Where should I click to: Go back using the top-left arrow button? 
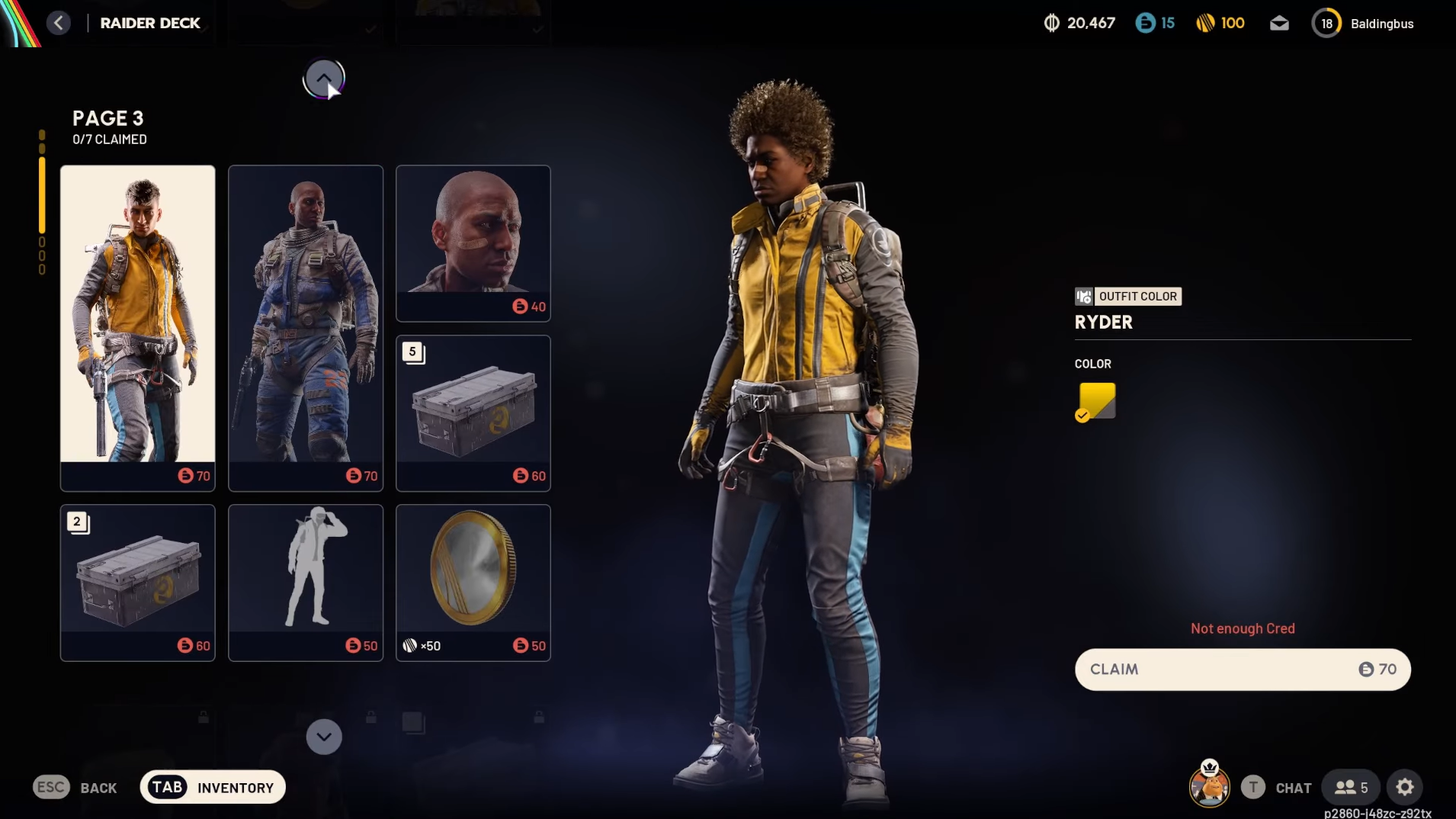[59, 23]
